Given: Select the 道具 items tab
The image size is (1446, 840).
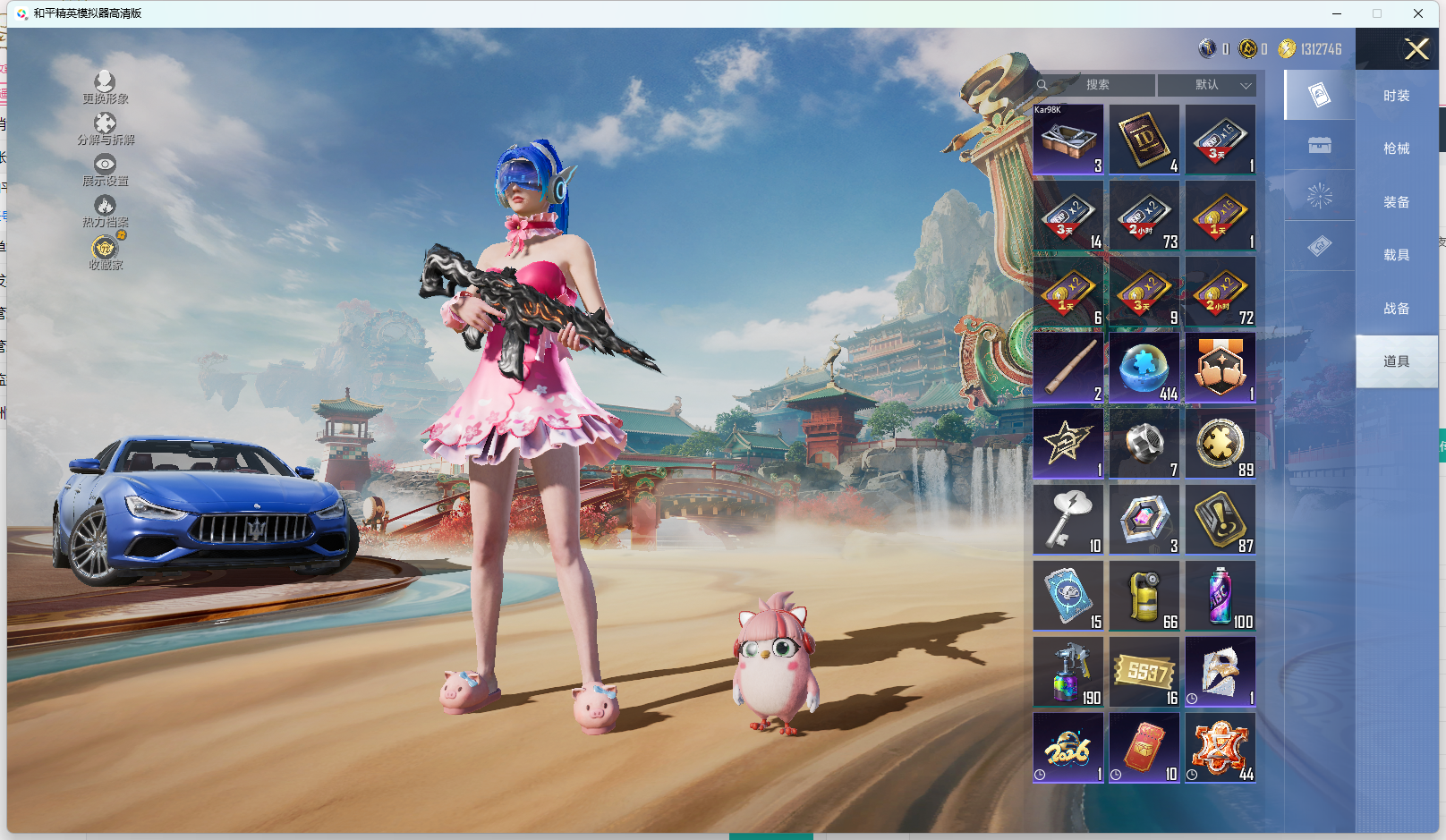Looking at the screenshot, I should (1396, 361).
